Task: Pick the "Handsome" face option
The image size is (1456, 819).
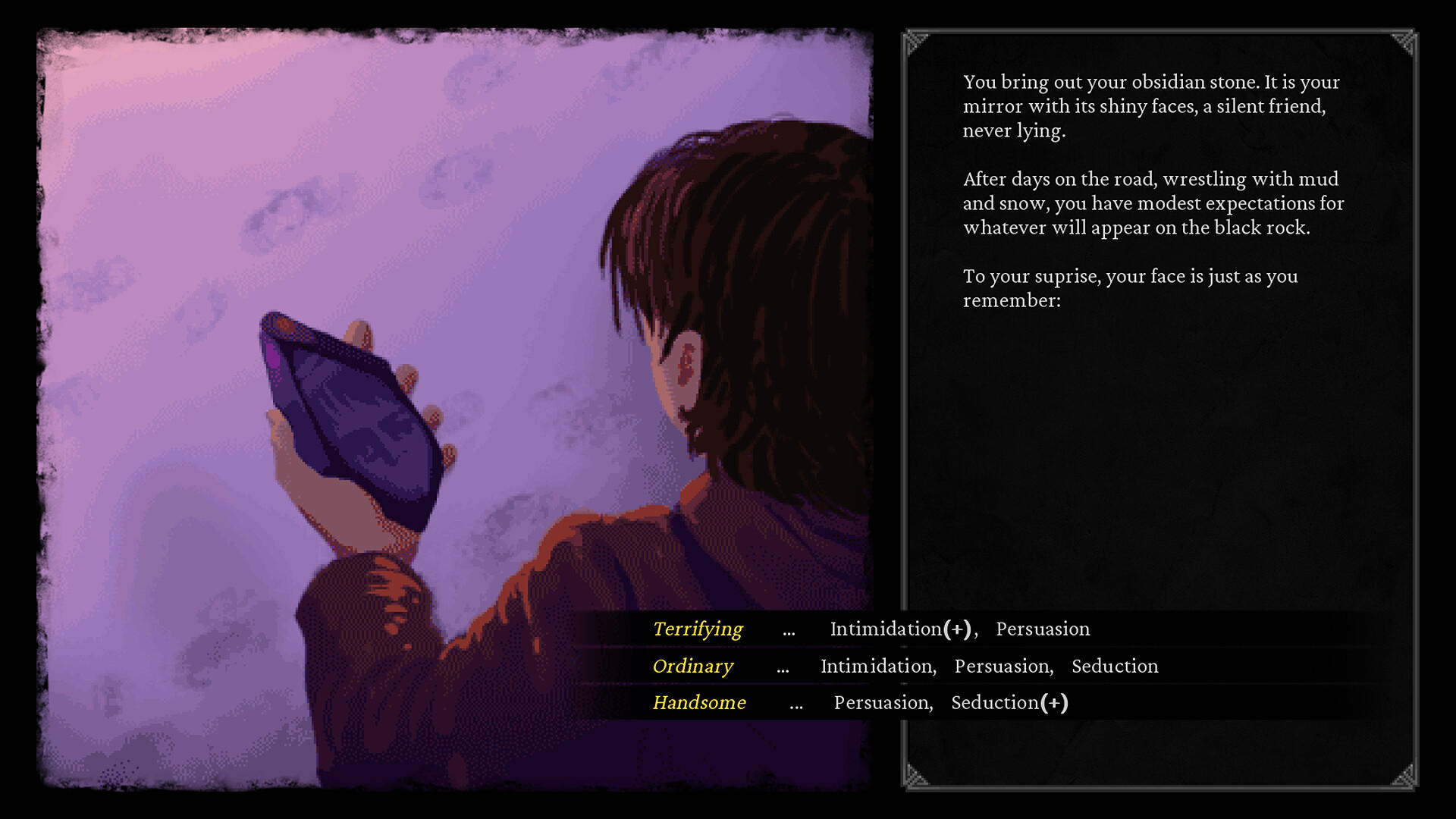Action: click(698, 703)
